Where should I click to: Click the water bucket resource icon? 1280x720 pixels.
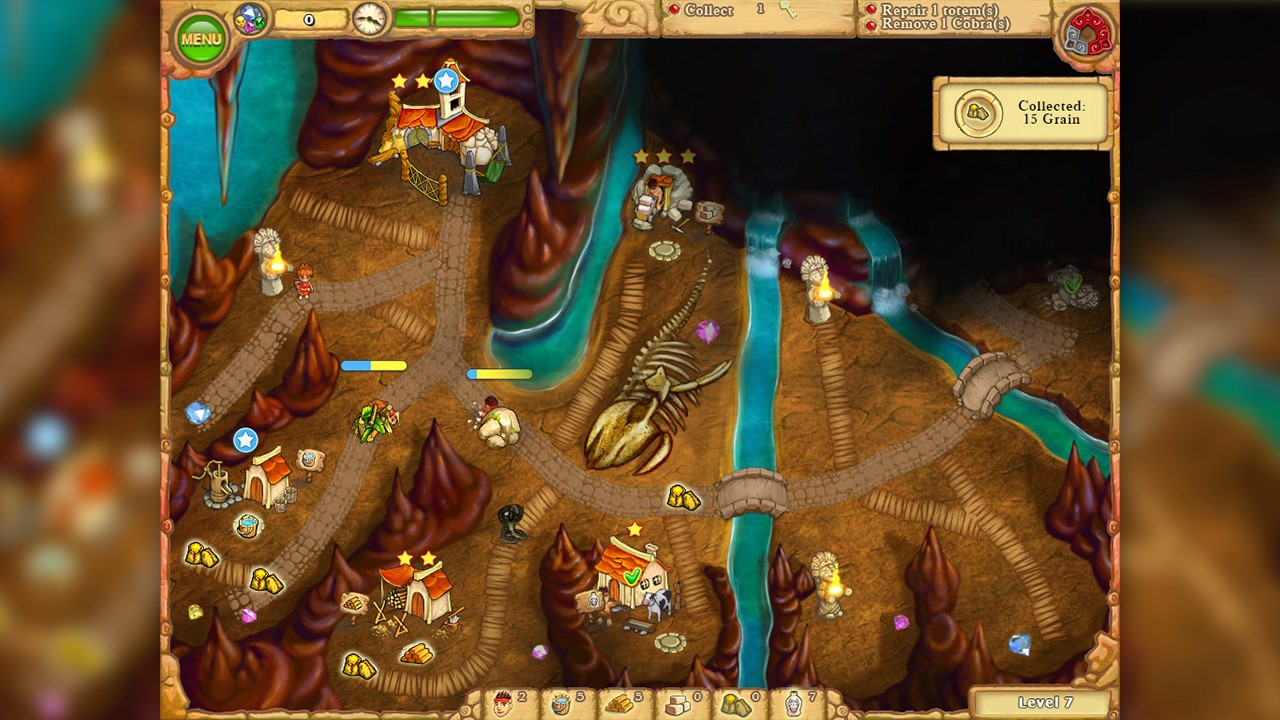tap(560, 705)
